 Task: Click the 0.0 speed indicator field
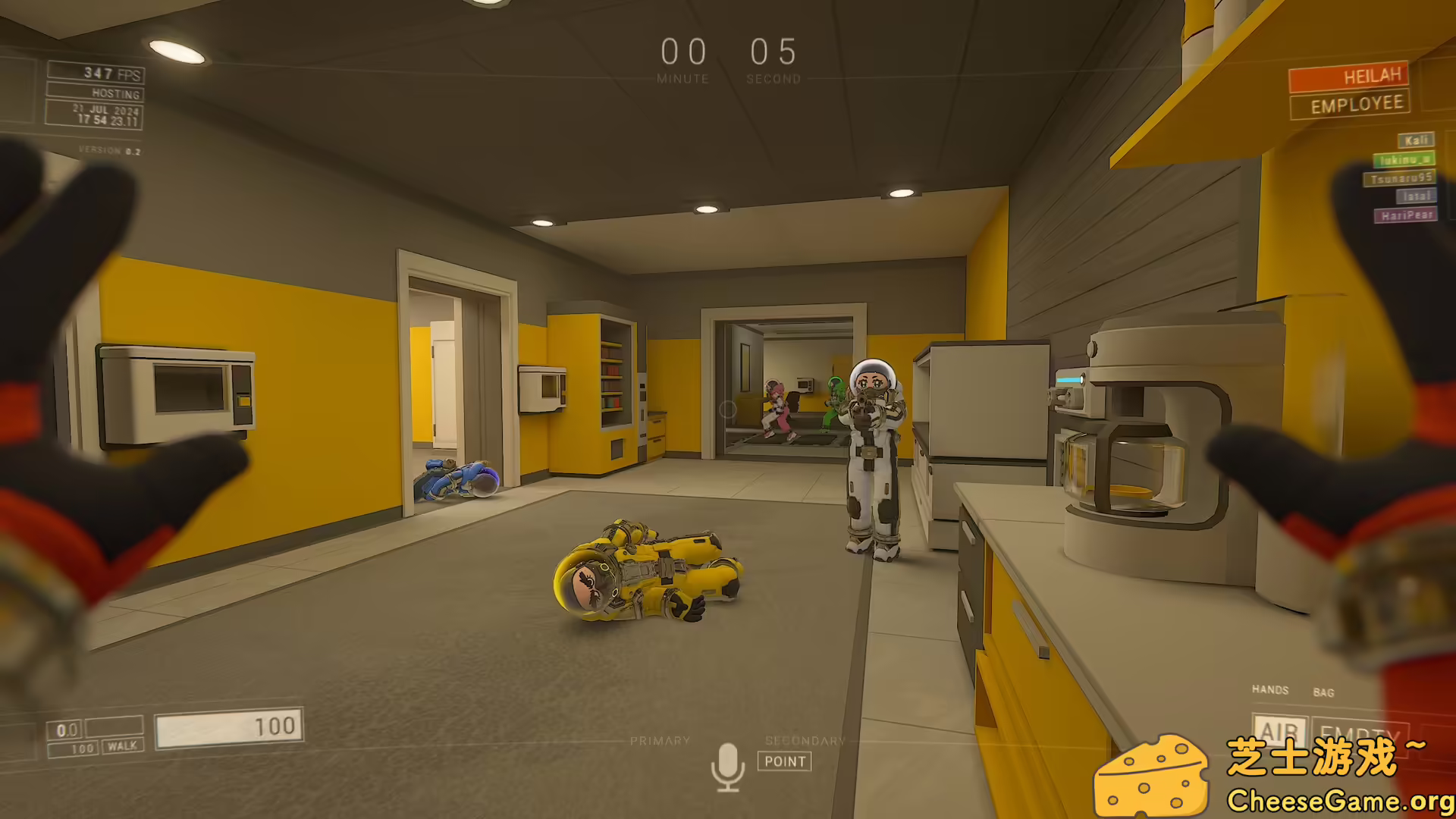point(67,726)
